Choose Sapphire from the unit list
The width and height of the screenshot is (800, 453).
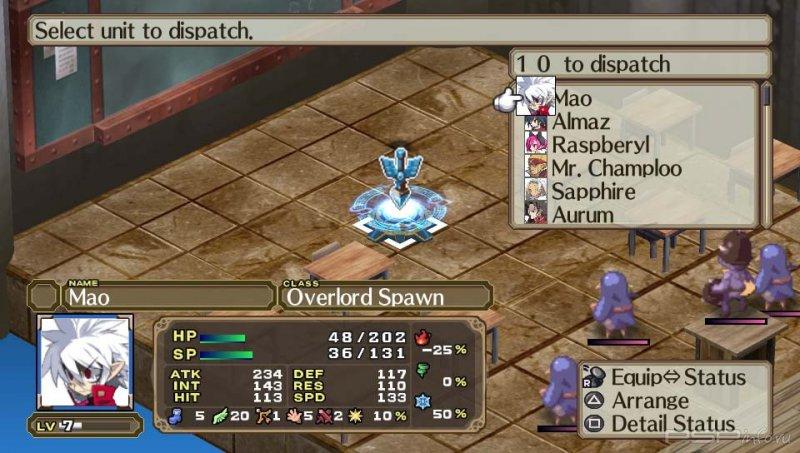[x=594, y=191]
